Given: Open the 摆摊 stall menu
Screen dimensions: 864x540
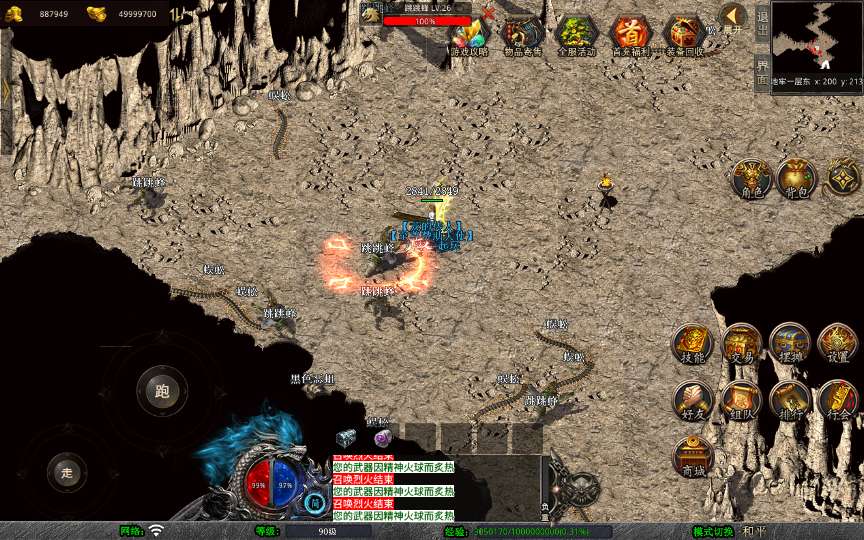Looking at the screenshot, I should [x=789, y=343].
